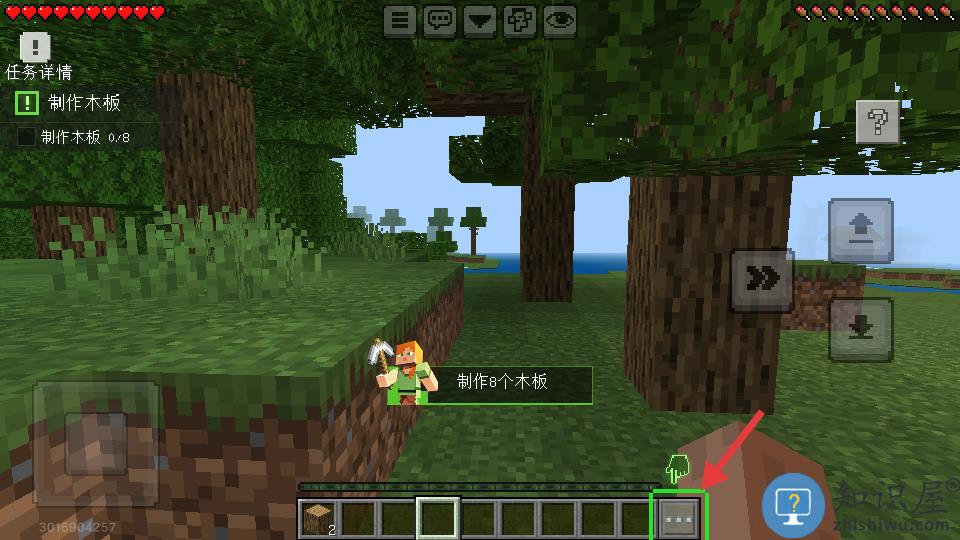Open the chat speech-bubble button
Viewport: 960px width, 540px height.
pyautogui.click(x=440, y=20)
